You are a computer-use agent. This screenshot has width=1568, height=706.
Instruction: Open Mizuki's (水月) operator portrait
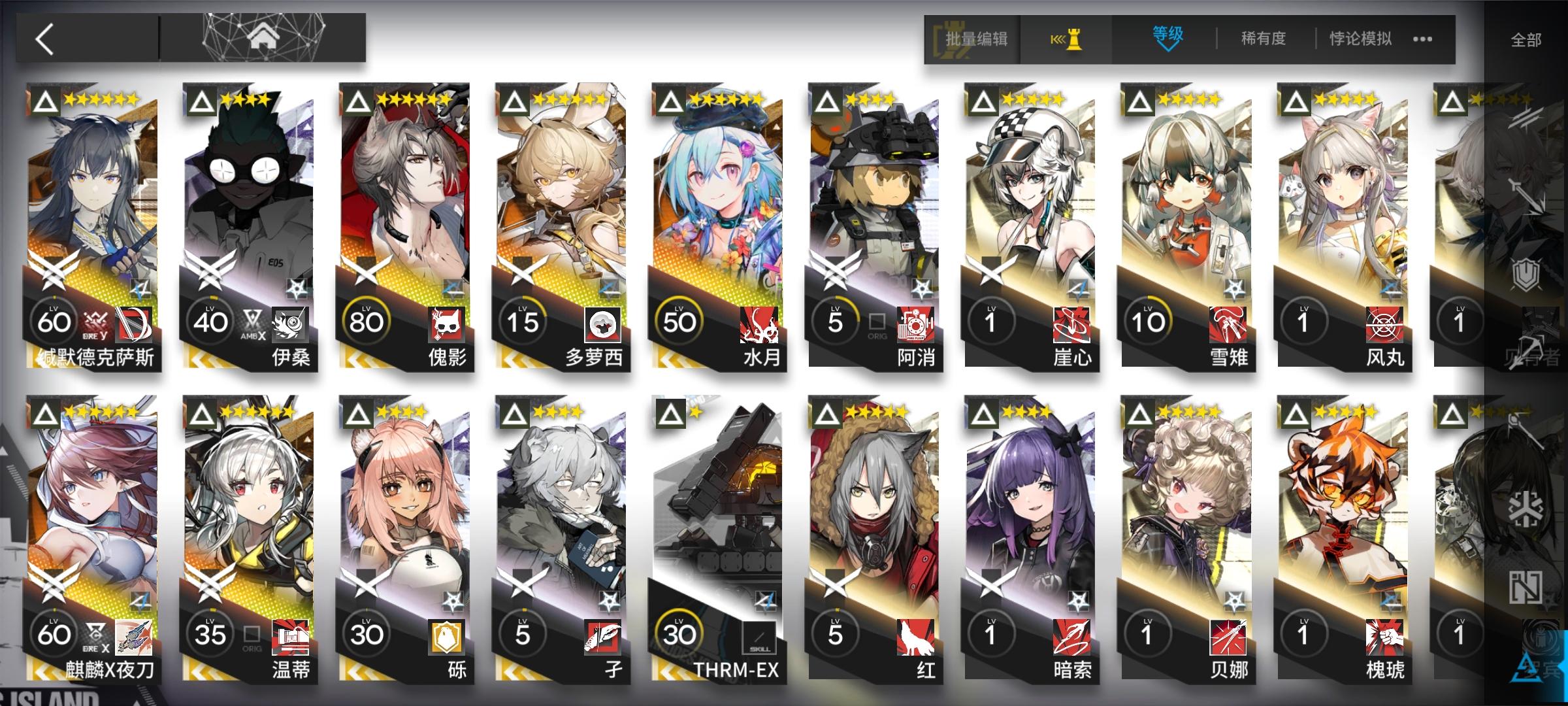tap(715, 196)
